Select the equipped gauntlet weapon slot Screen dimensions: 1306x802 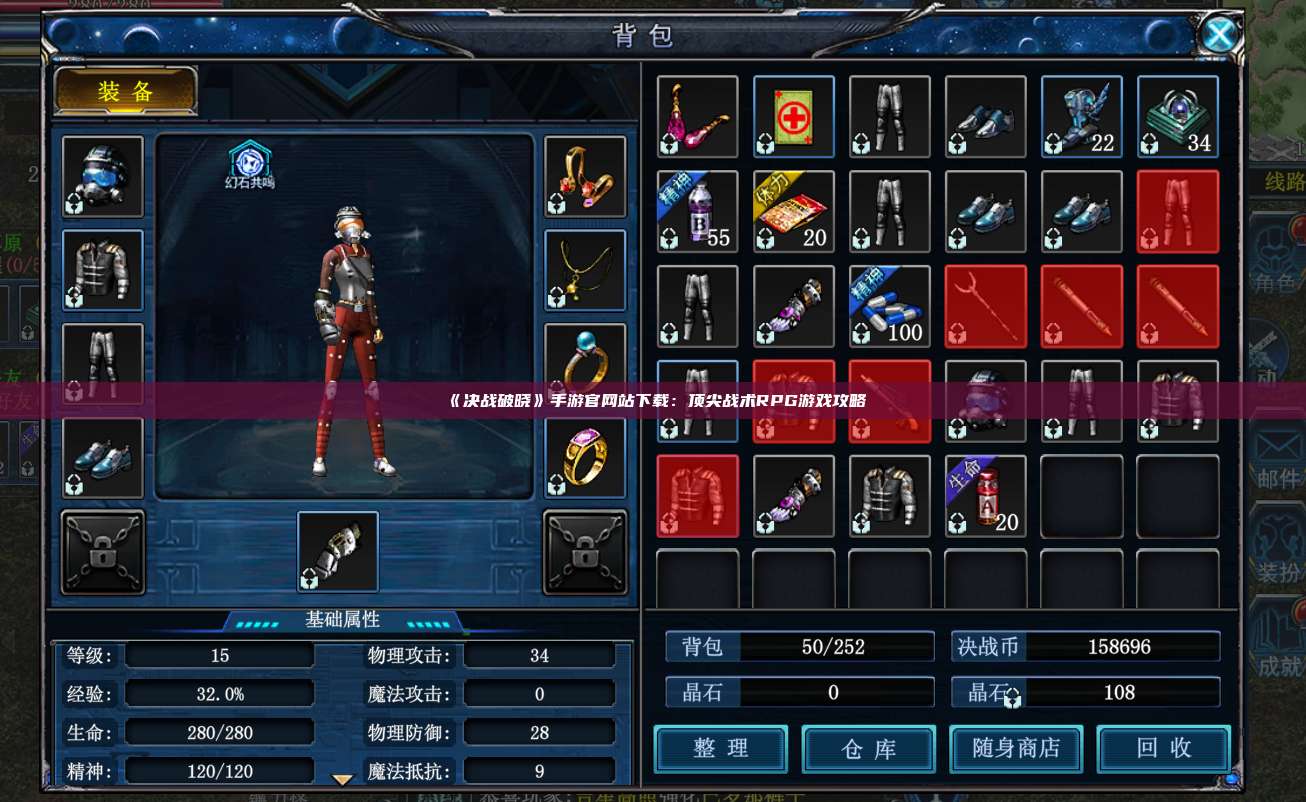coord(338,551)
